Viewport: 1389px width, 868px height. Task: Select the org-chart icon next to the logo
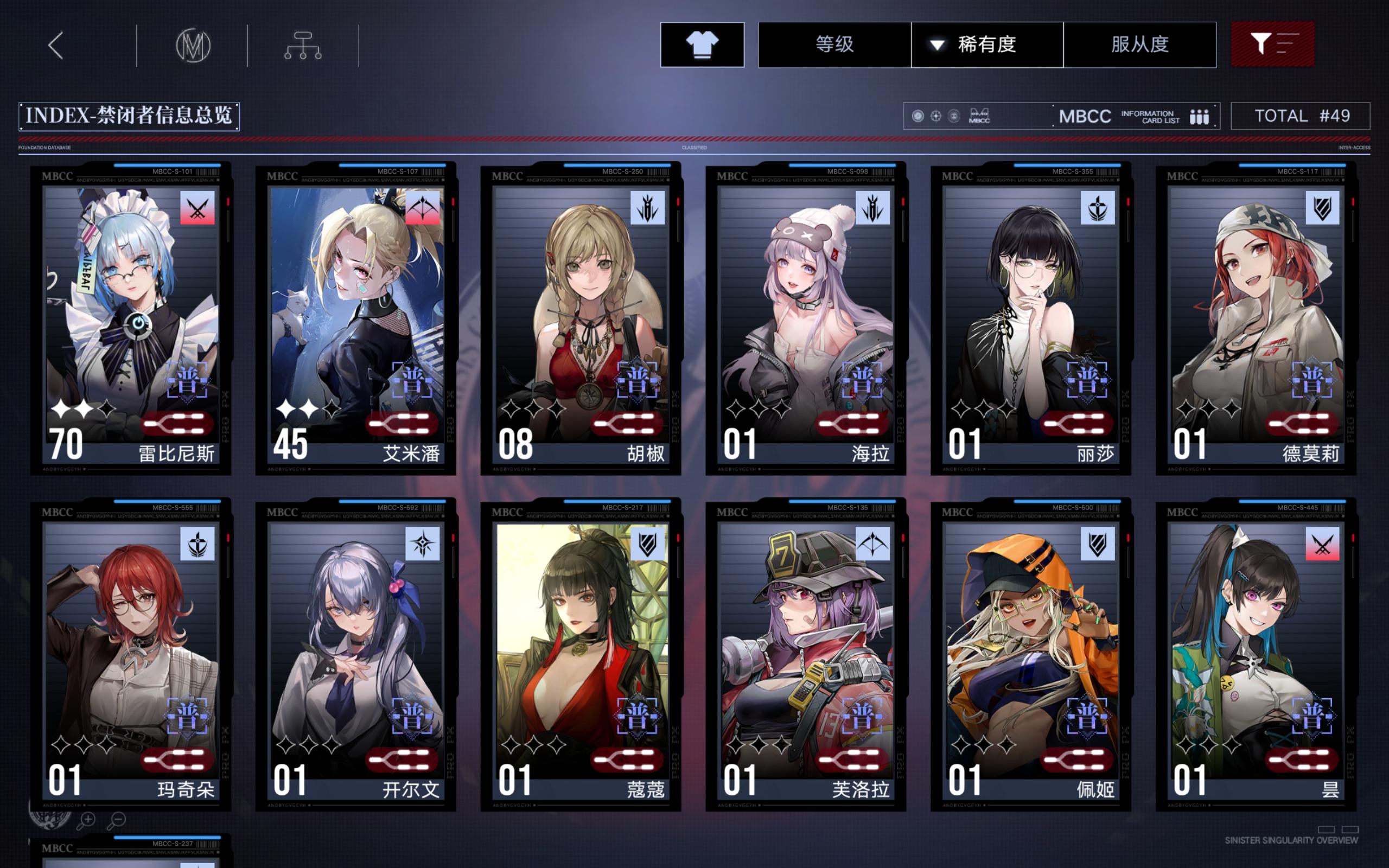(304, 46)
